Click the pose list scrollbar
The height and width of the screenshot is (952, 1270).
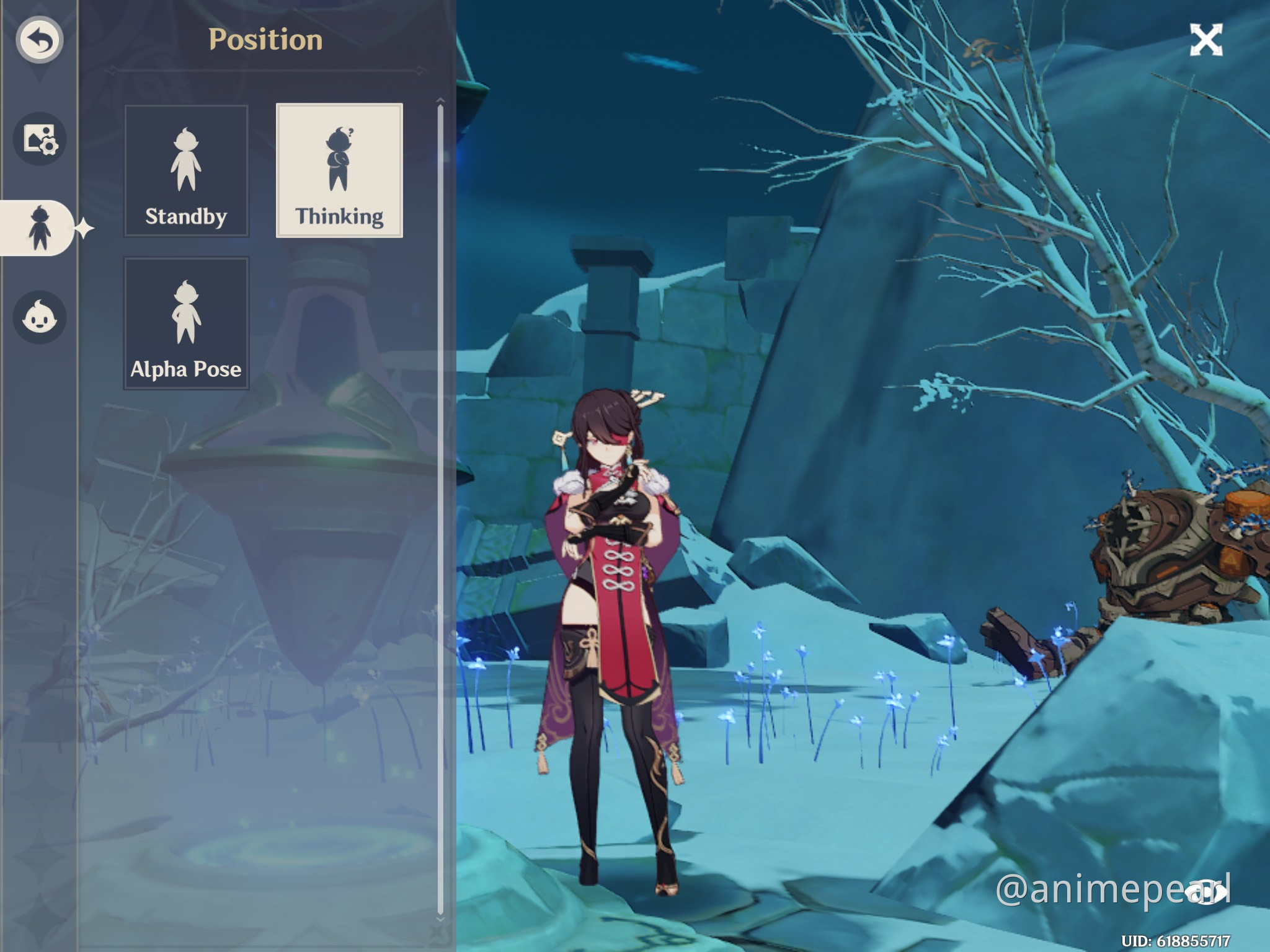[440, 508]
